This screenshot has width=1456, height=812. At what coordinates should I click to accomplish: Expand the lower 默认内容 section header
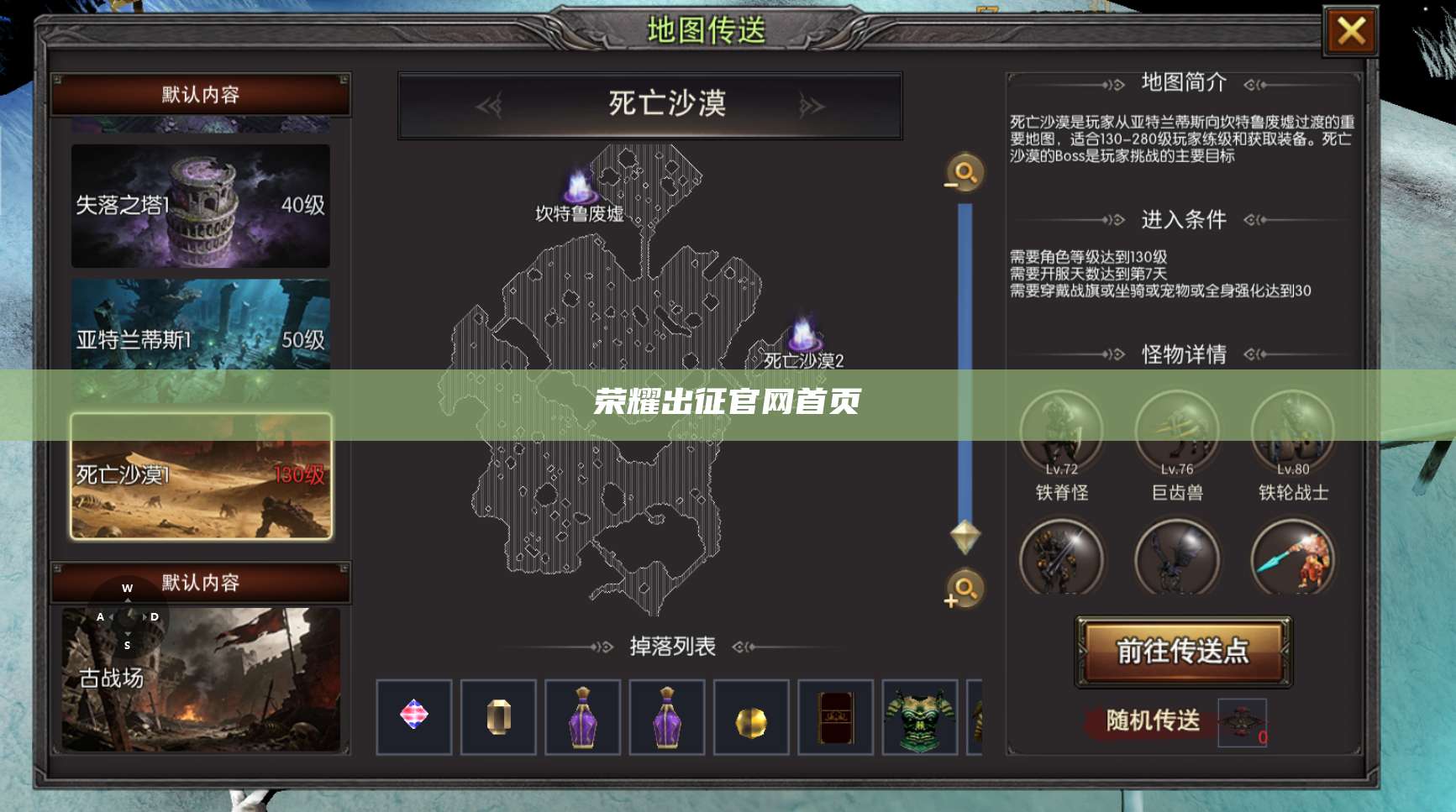199,584
